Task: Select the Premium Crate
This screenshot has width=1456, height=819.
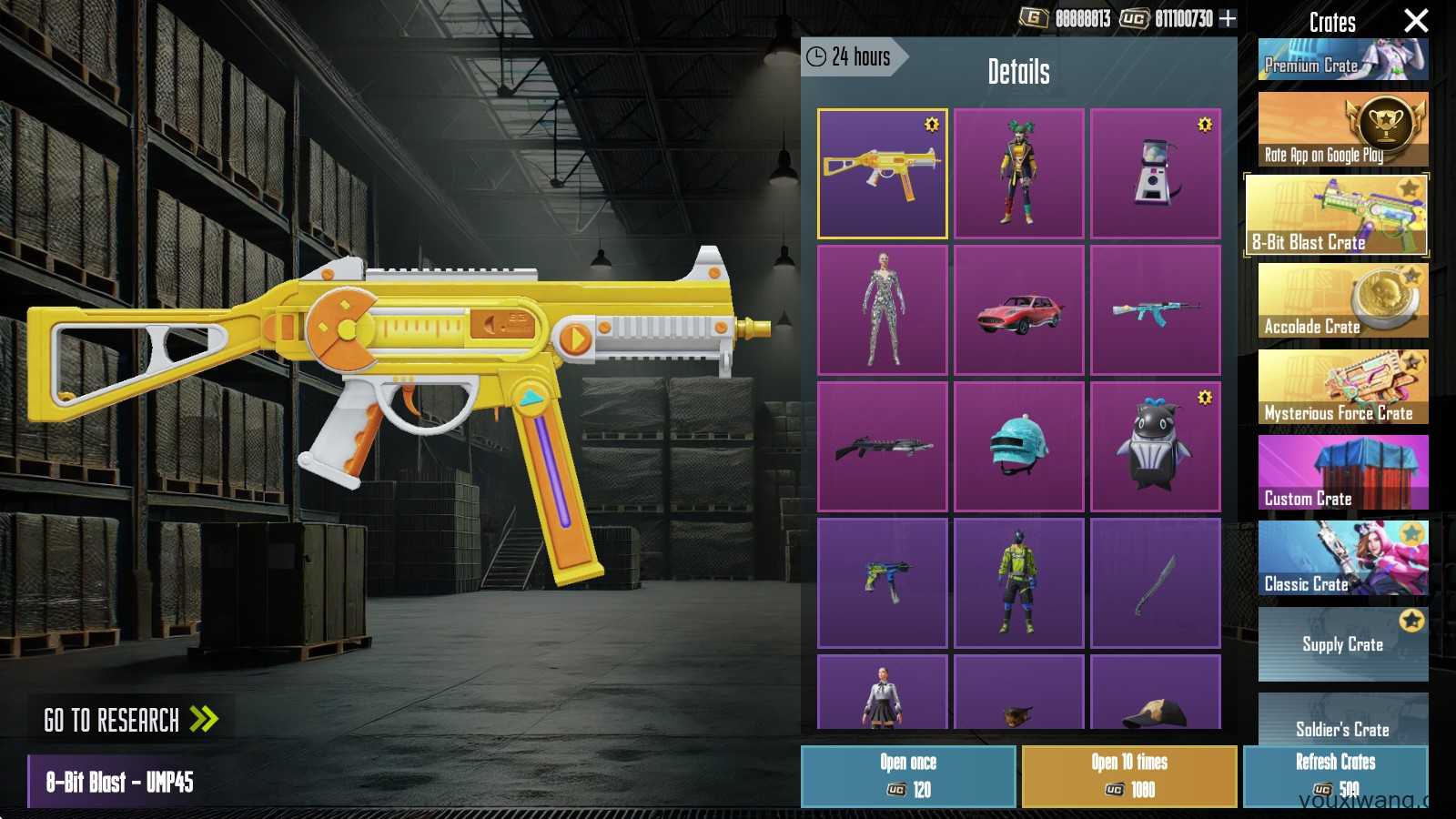Action: [1342, 60]
